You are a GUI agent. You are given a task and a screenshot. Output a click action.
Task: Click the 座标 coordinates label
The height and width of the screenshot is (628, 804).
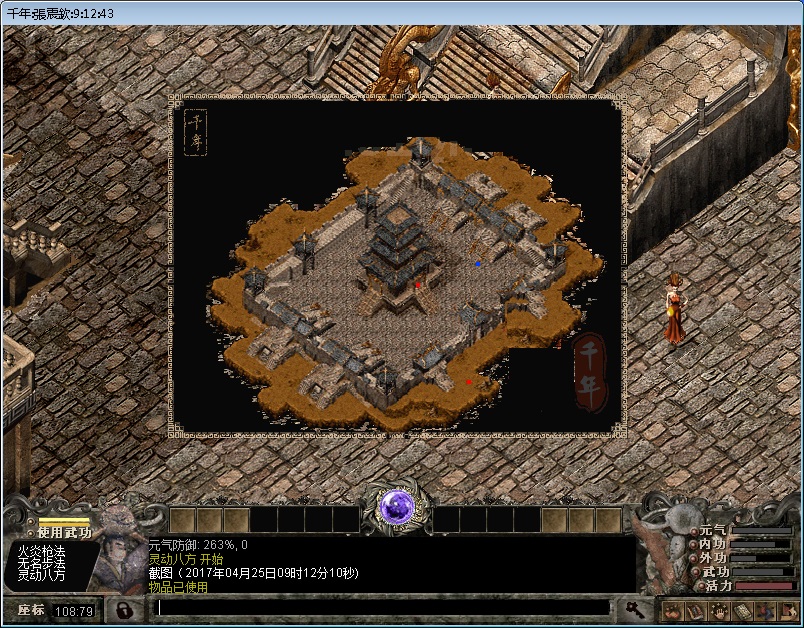30,610
